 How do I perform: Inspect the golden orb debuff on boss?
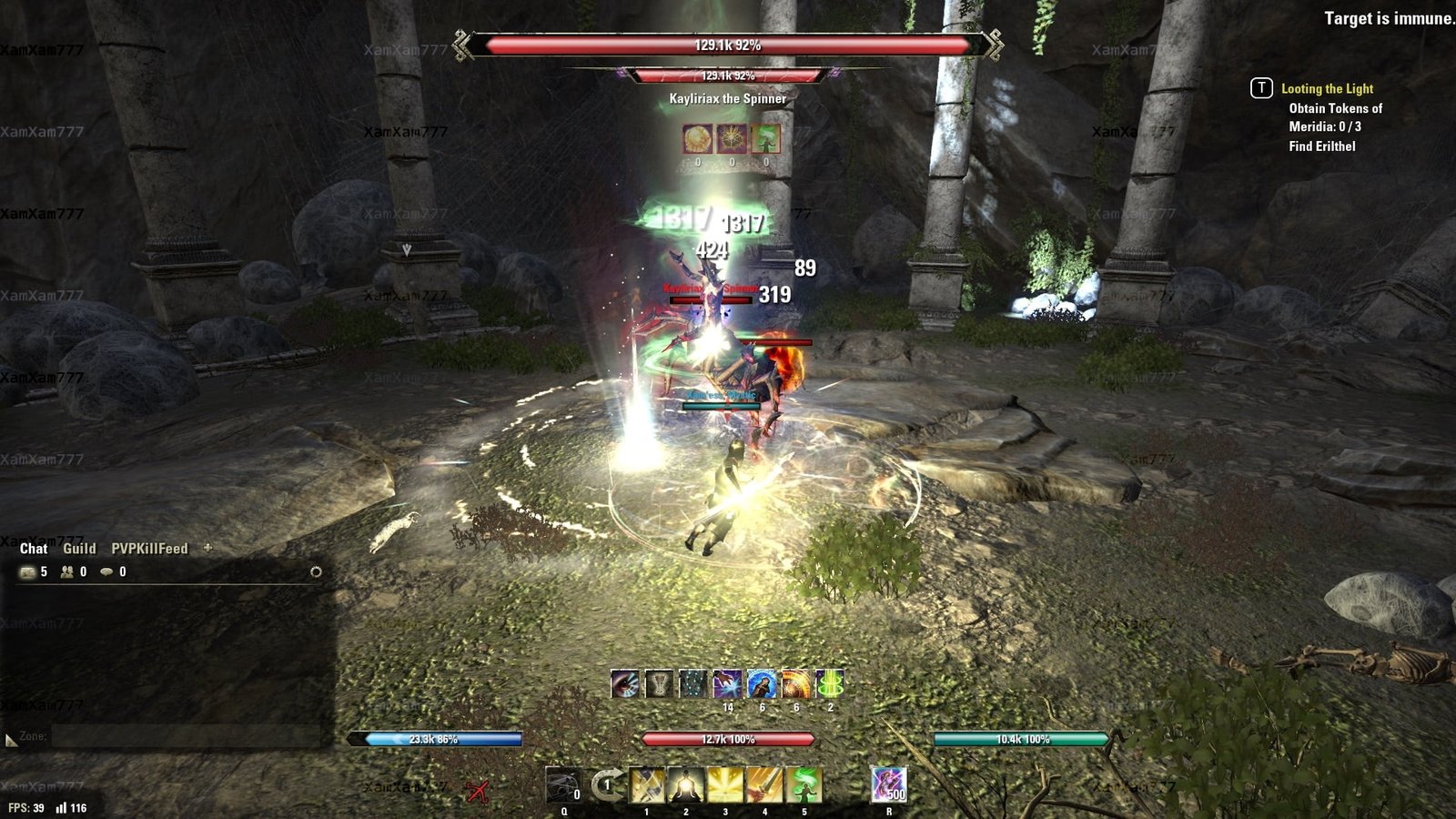tap(698, 139)
